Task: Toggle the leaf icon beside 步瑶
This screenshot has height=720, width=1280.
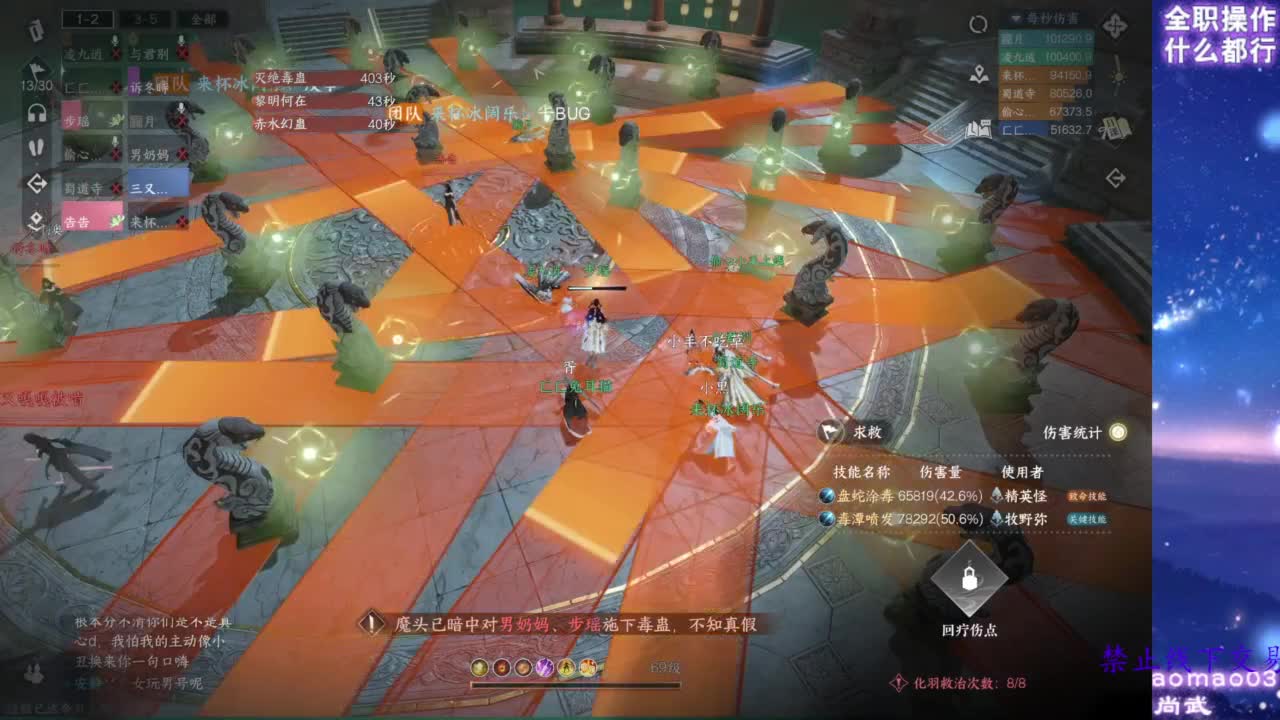Action: 116,118
